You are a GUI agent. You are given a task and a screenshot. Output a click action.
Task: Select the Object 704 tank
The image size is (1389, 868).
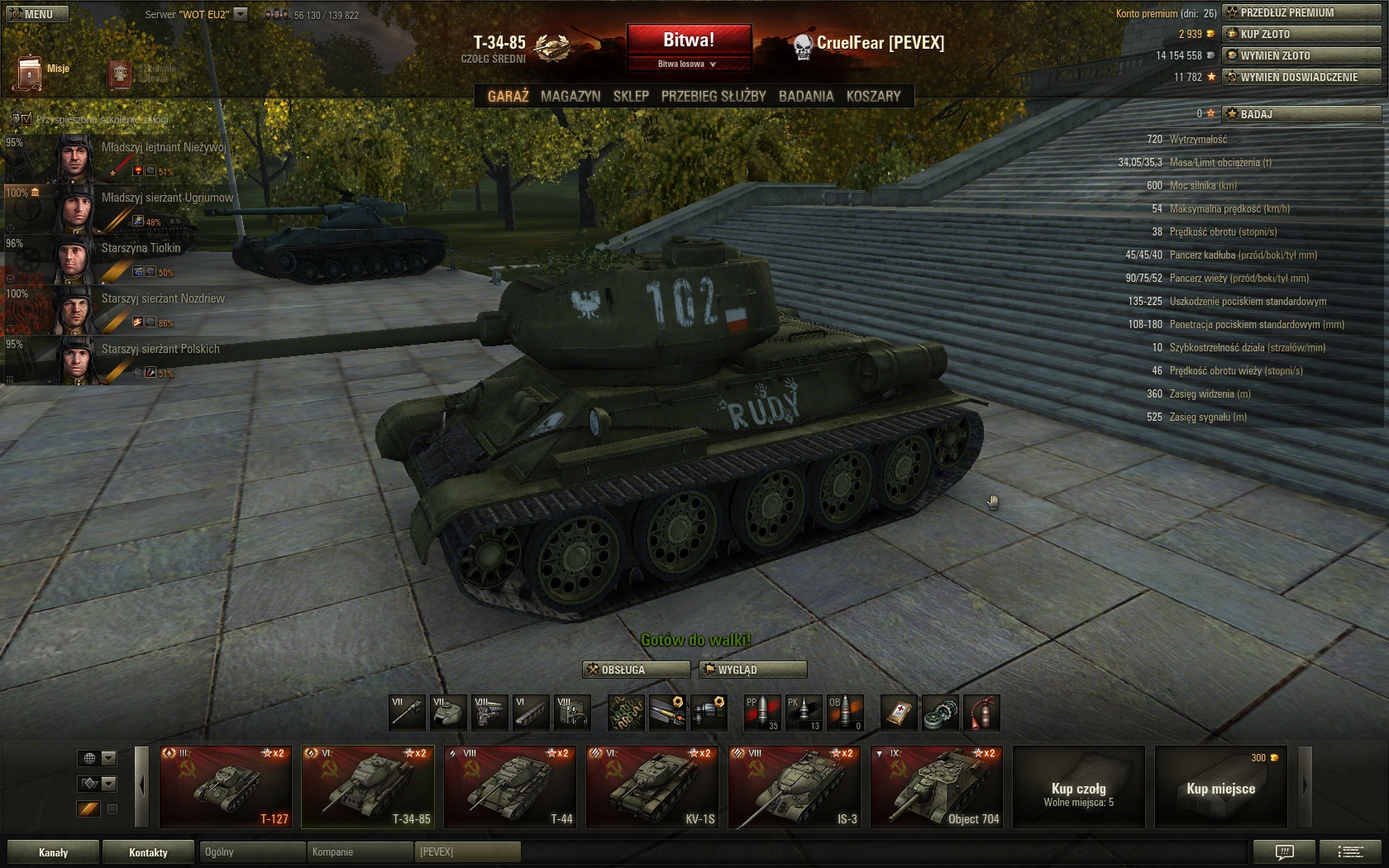click(936, 787)
